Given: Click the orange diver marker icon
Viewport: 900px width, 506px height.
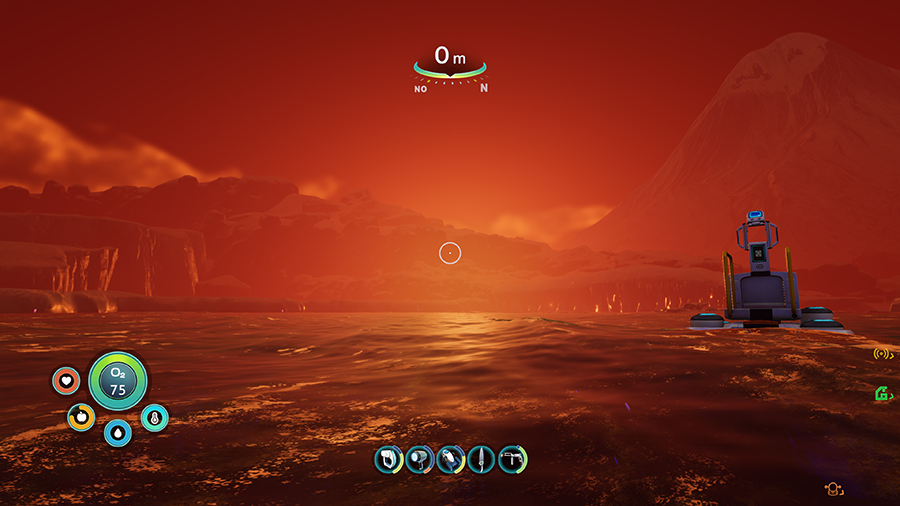Looking at the screenshot, I should point(831,489).
